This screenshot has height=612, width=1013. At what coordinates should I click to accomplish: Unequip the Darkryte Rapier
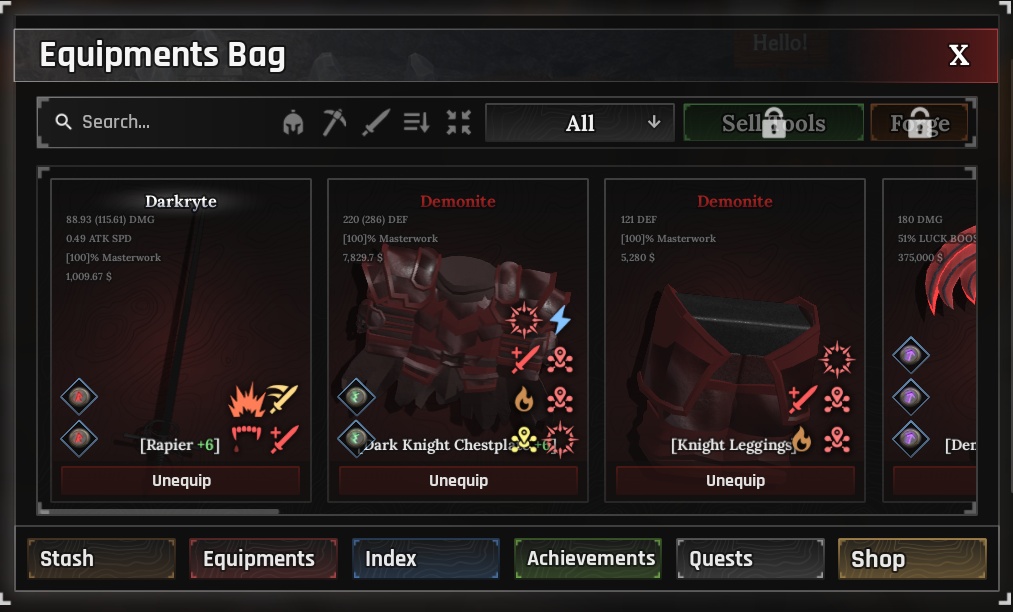coord(181,481)
